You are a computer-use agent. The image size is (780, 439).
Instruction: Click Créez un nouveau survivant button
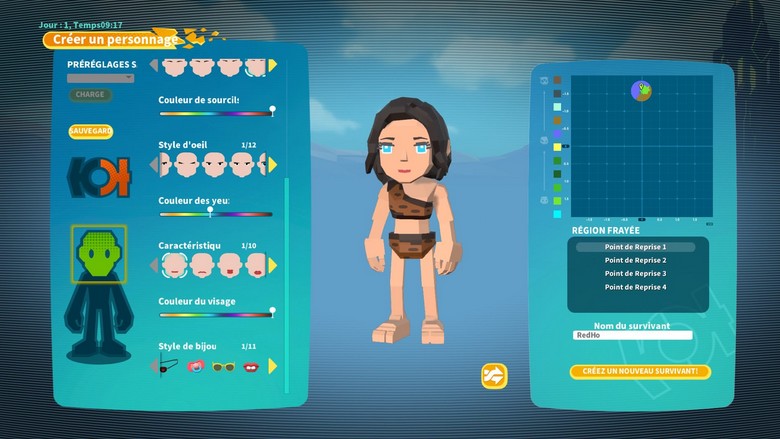[x=640, y=372]
